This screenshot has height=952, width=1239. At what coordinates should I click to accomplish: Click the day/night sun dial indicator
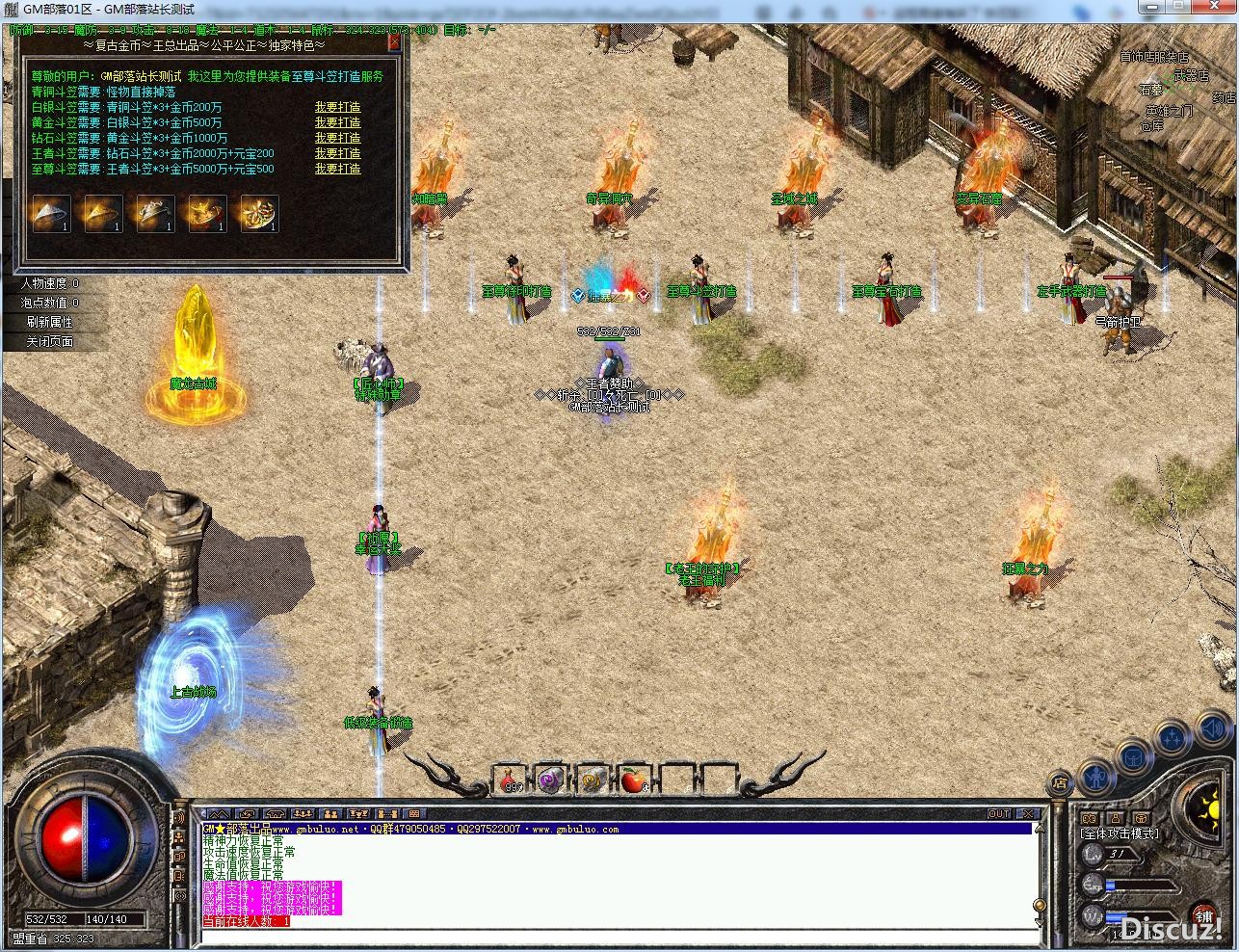click(1209, 807)
